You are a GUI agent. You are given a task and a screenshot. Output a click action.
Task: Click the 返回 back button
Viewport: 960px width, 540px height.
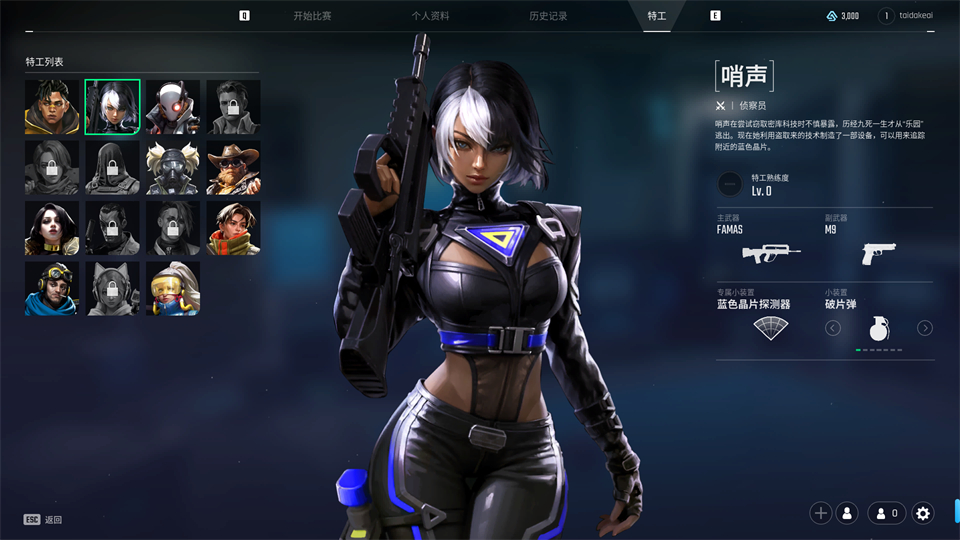44,520
